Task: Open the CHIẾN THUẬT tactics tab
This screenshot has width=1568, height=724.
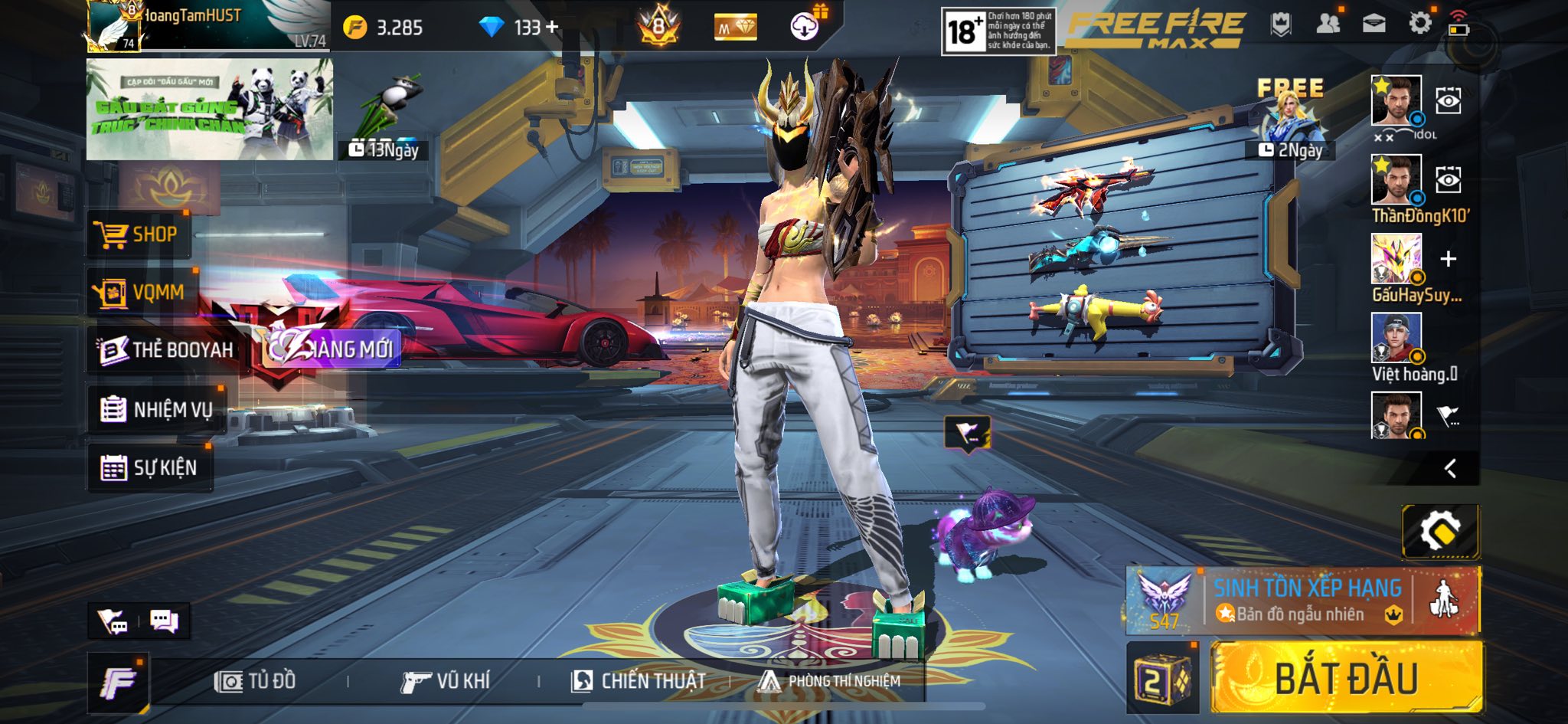Action: click(x=639, y=681)
